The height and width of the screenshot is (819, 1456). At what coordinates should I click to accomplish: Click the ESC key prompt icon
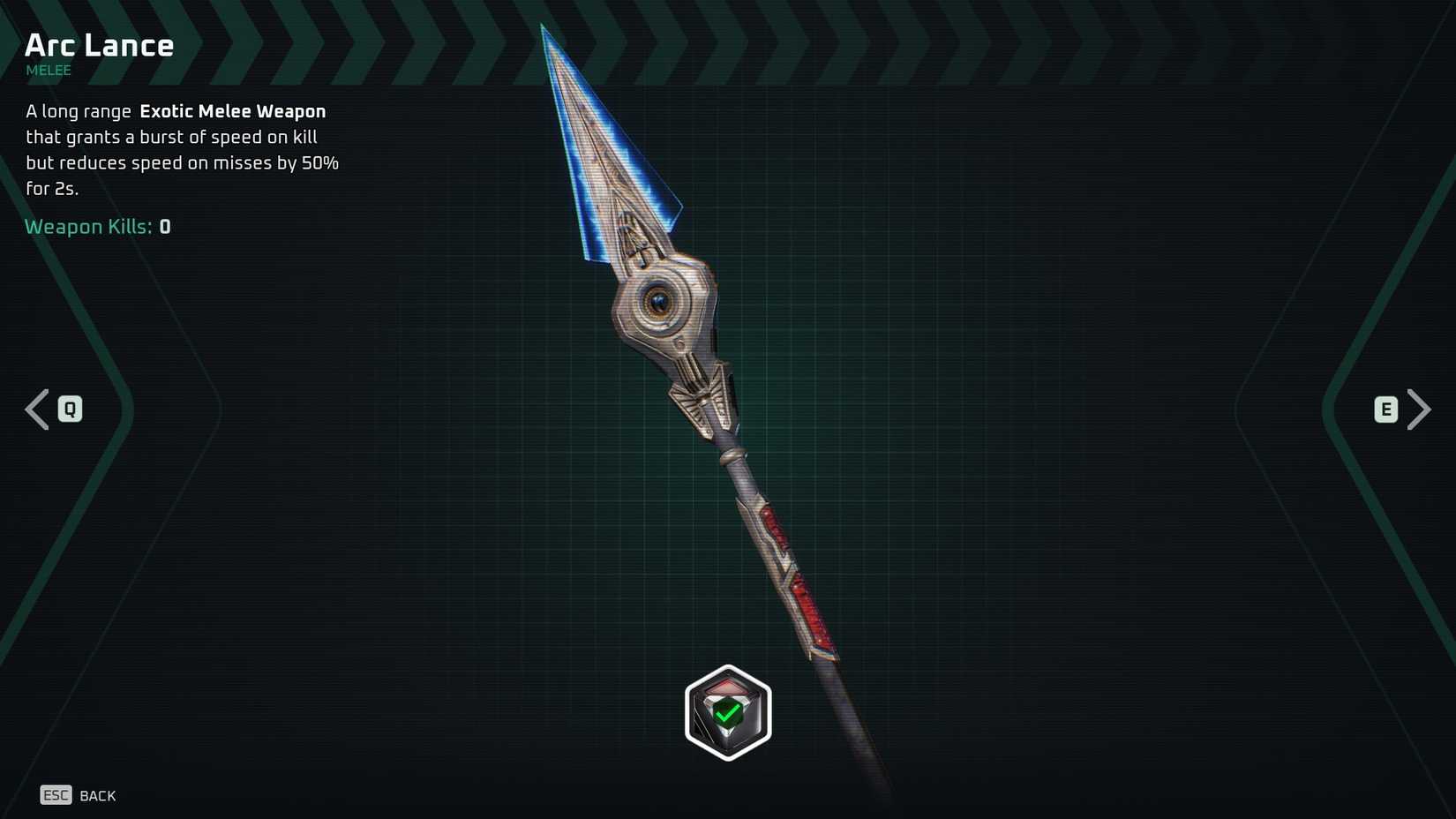pyautogui.click(x=56, y=795)
